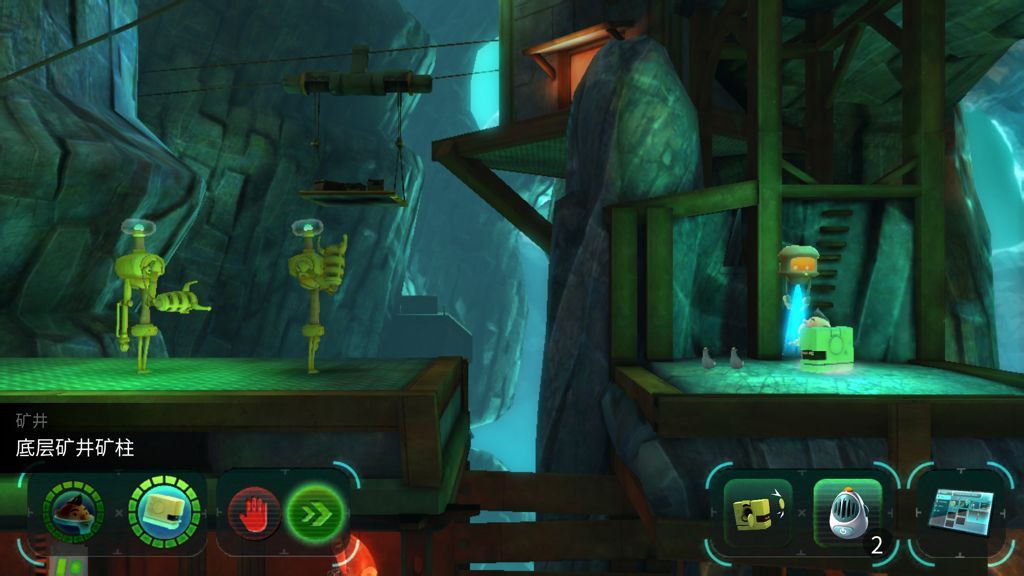1024x576 pixels.
Task: Select the white egg-shaped gadget item
Action: click(846, 514)
